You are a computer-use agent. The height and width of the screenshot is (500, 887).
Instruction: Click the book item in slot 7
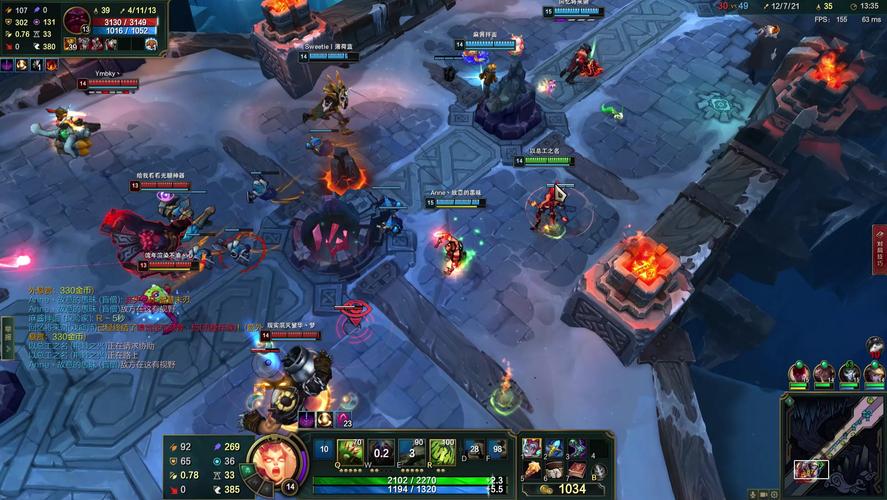pos(577,470)
